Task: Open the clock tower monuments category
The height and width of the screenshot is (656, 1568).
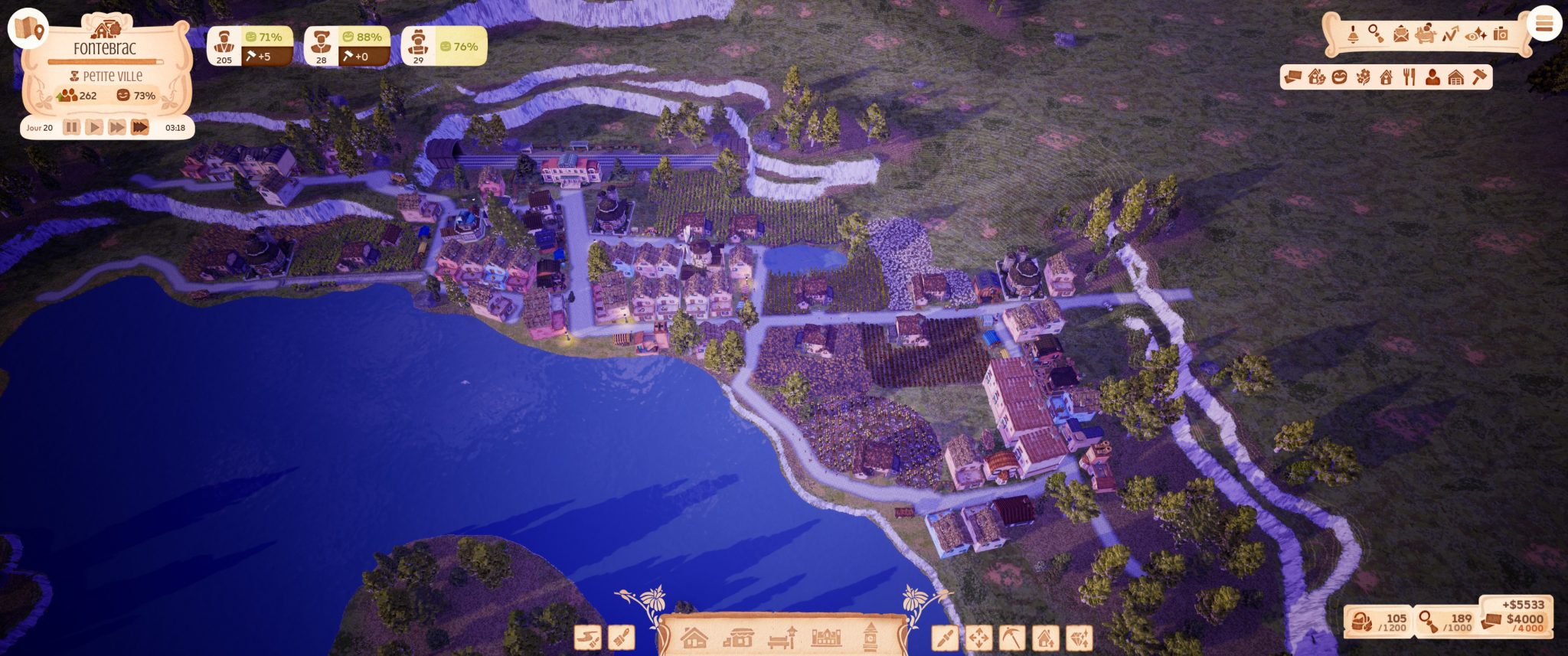Action: click(870, 637)
